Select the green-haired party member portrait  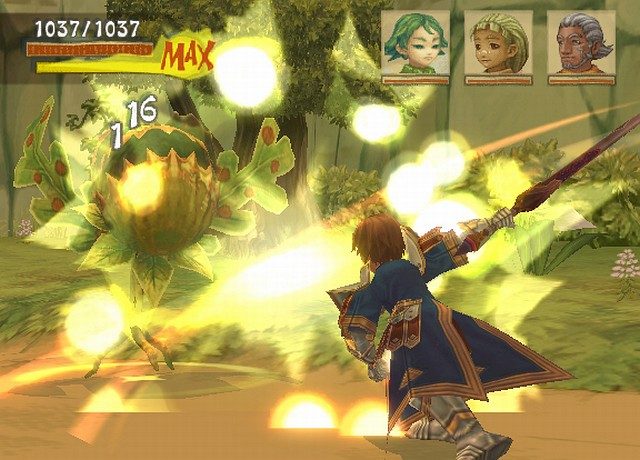415,45
